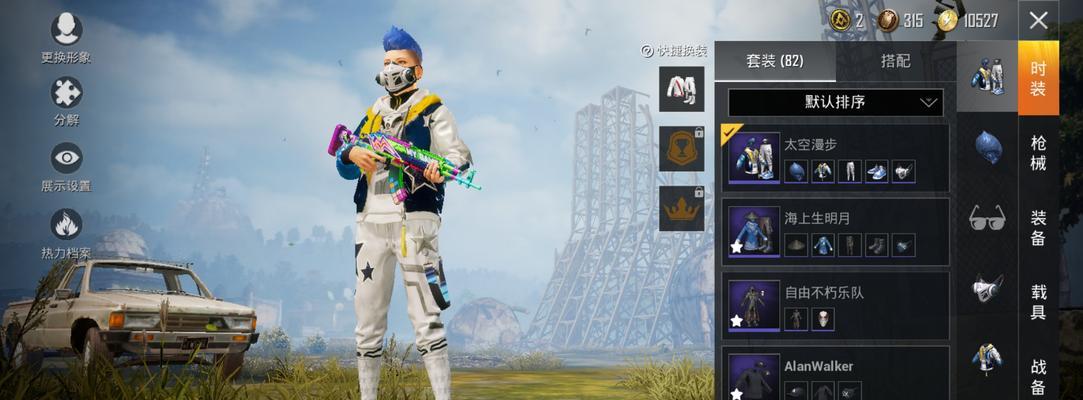Choose the 自由不朽乐队 outfit set
The width and height of the screenshot is (1083, 400).
[835, 305]
